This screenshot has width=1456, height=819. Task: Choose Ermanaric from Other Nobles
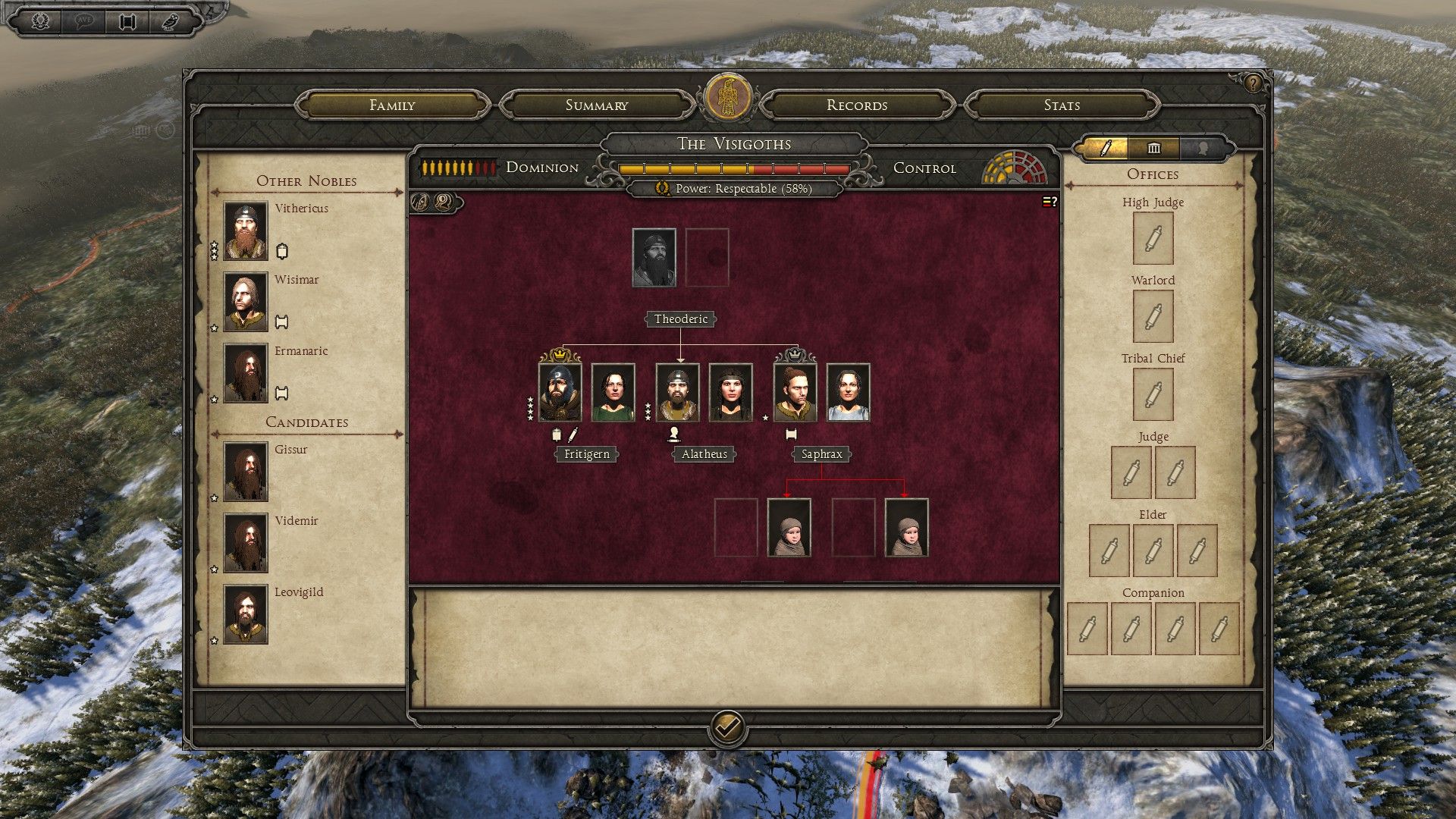[x=246, y=373]
